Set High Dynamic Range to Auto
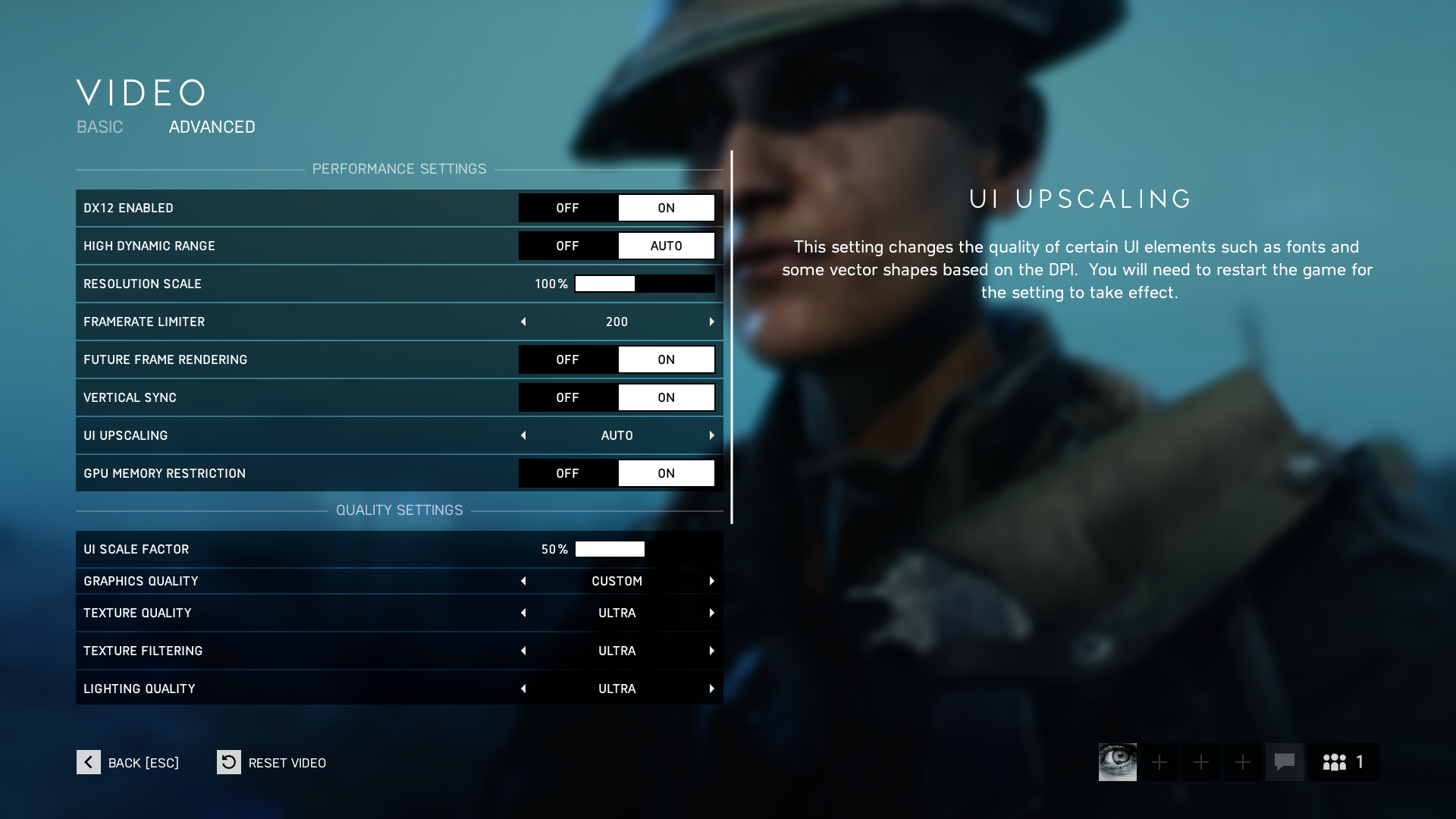 tap(666, 246)
